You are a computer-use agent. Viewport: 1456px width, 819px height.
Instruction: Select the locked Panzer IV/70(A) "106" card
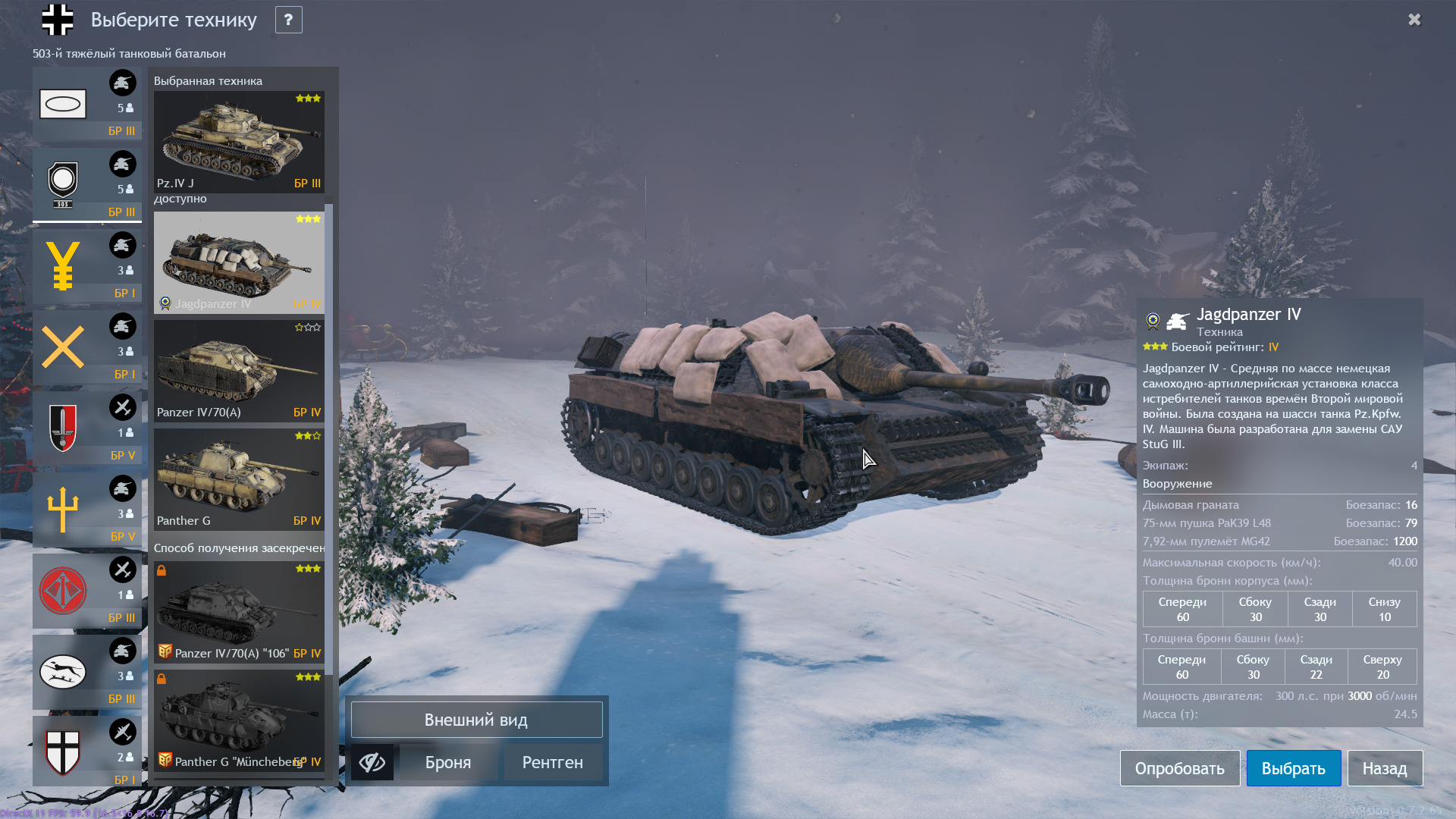click(239, 611)
